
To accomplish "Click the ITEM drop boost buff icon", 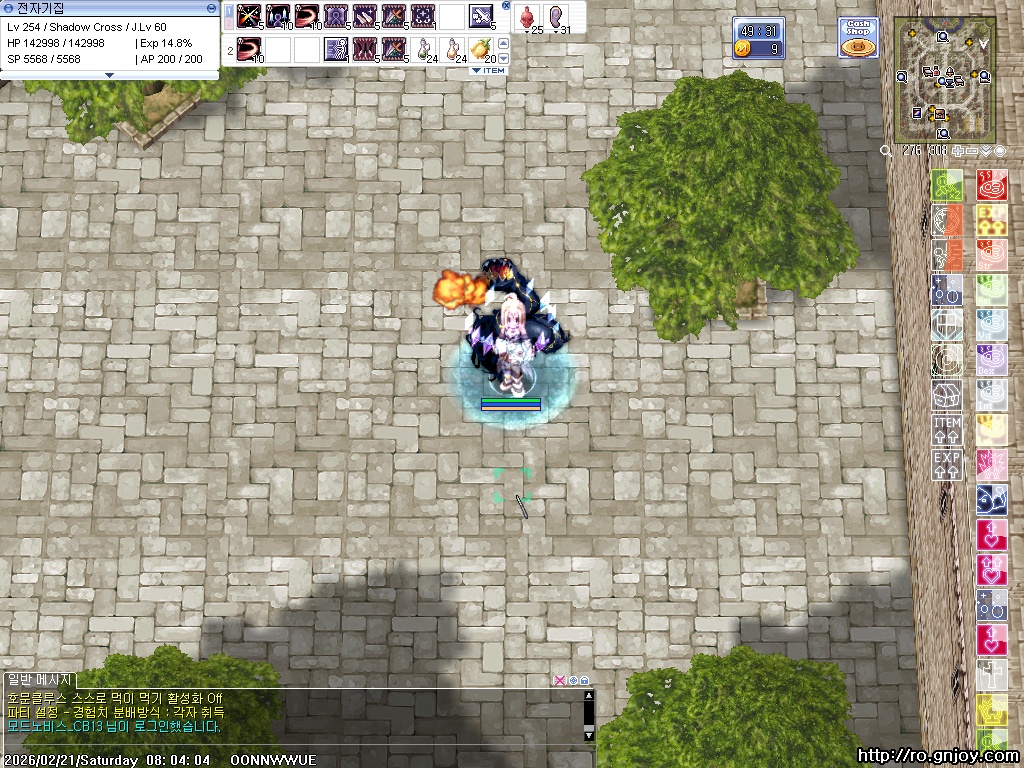I will [x=947, y=430].
